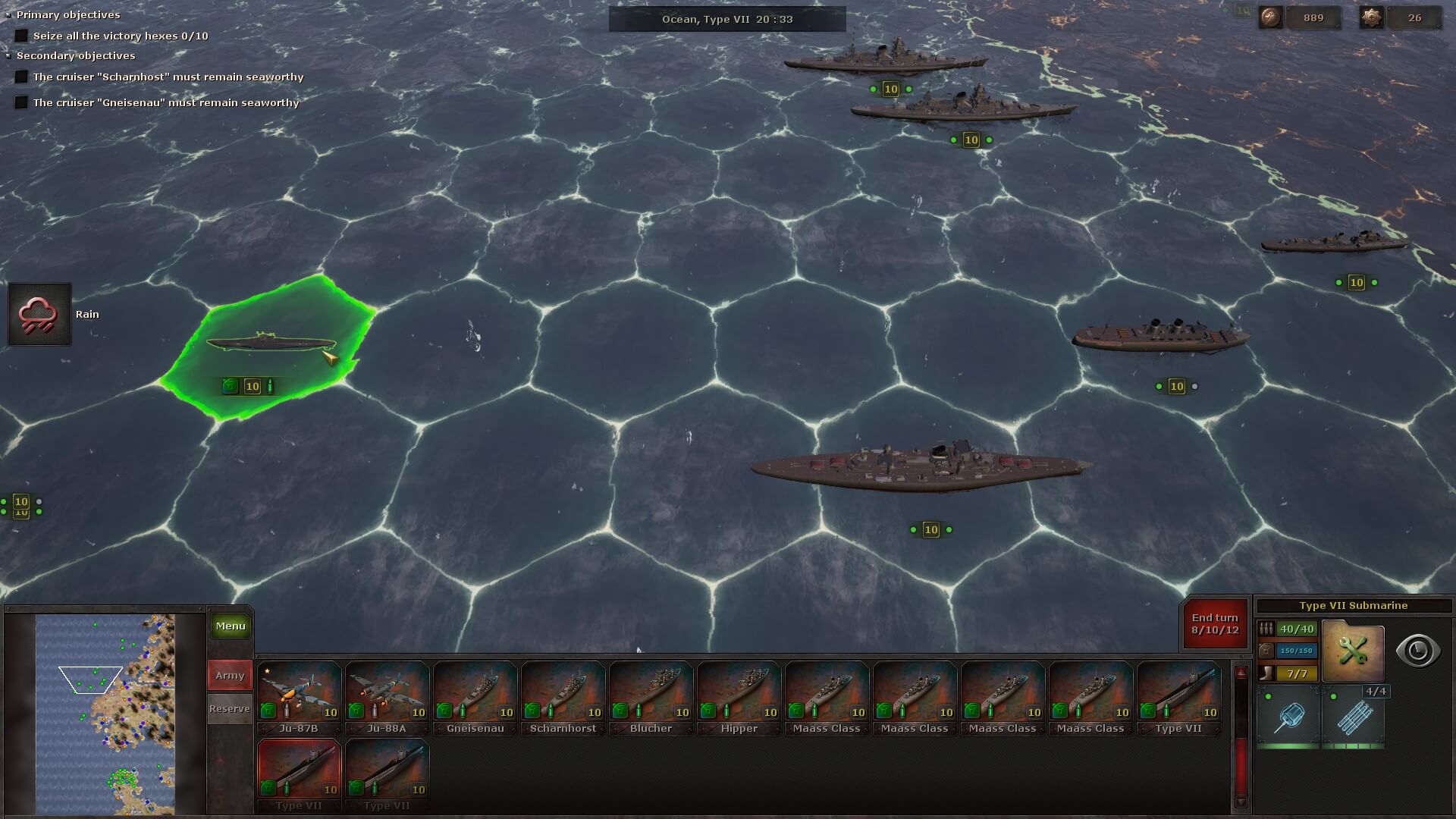Open the repair wrench action
1456x819 pixels.
(x=1353, y=651)
